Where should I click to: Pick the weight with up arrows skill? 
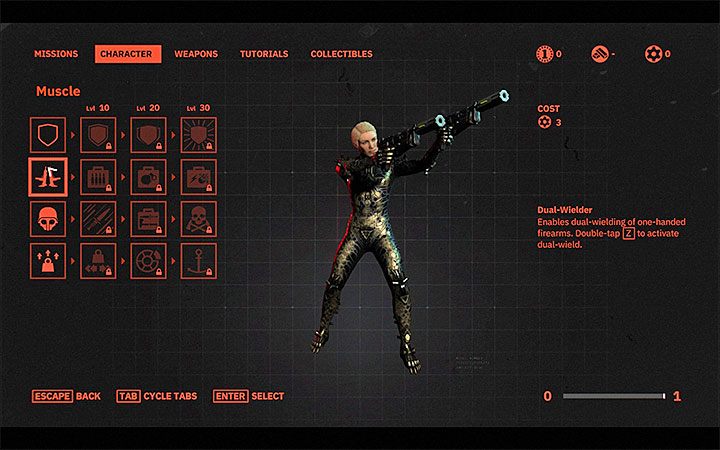48,261
